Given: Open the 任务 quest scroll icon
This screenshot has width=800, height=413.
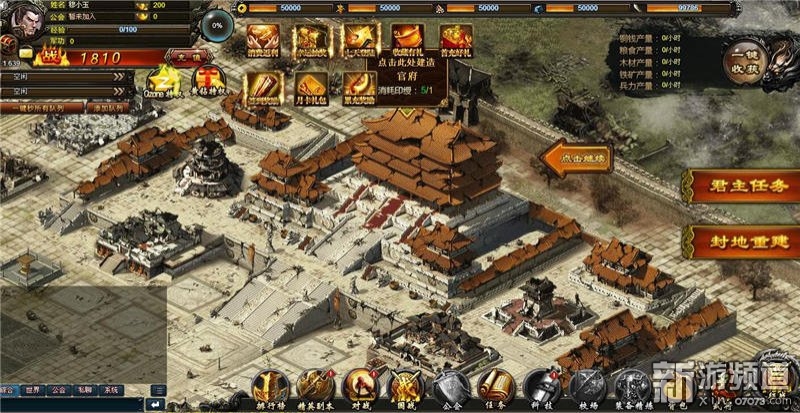Looking at the screenshot, I should [x=497, y=386].
